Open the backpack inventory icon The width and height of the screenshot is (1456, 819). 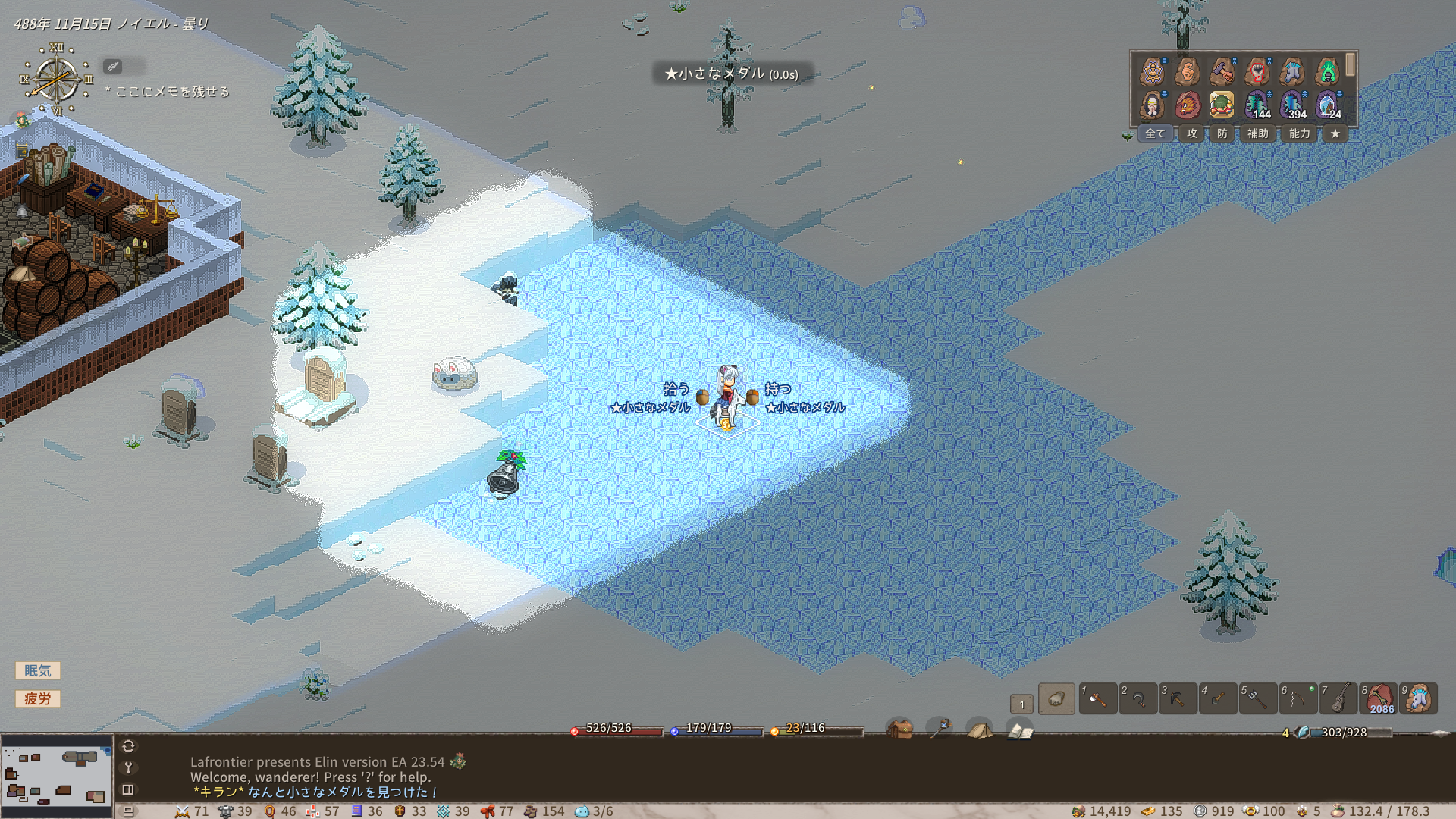point(900,730)
